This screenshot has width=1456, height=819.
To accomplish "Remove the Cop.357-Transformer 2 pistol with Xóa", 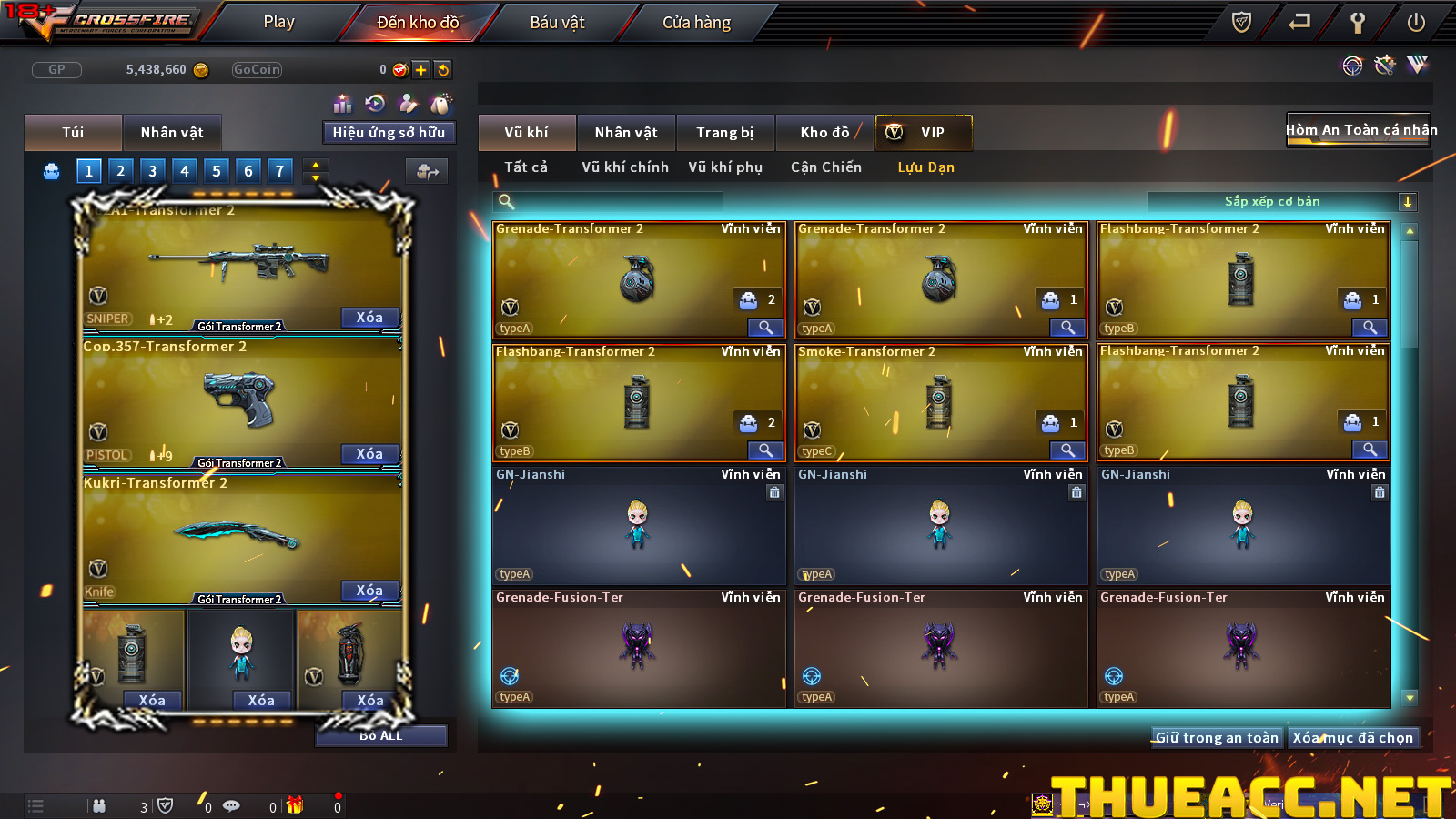I will (x=369, y=454).
